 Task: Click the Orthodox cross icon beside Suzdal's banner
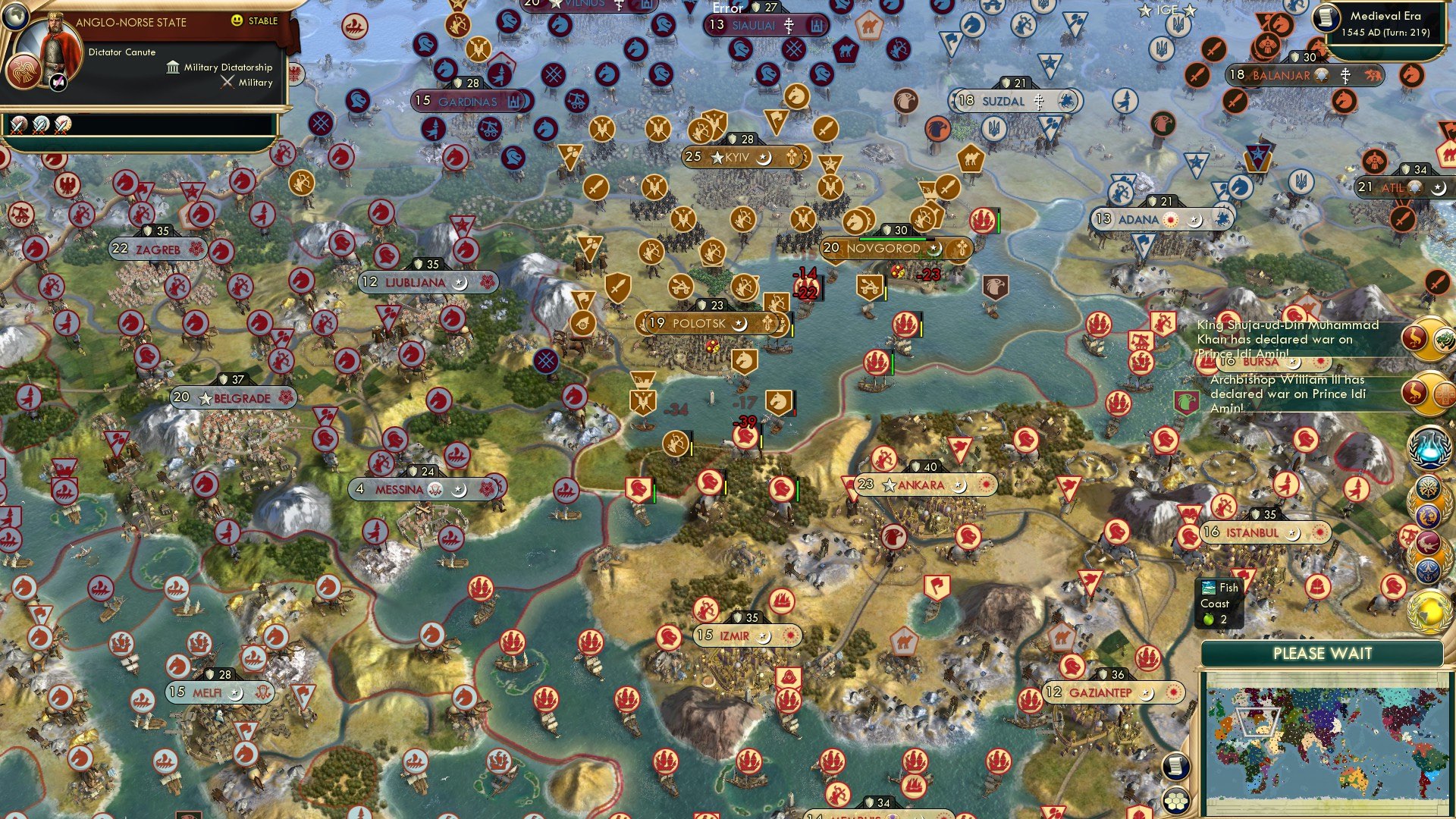1038,102
